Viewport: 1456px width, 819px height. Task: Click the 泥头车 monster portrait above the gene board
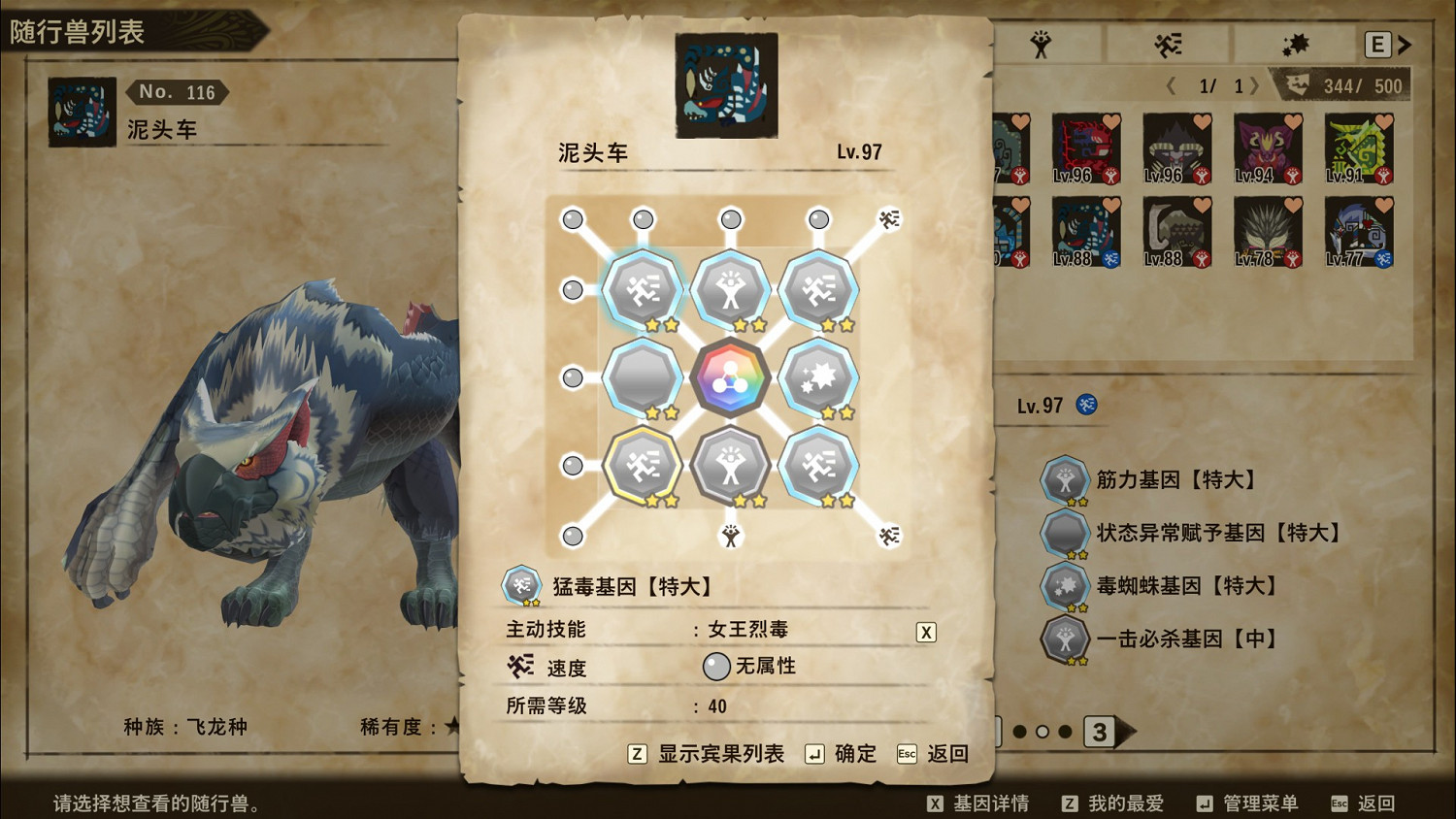(726, 83)
